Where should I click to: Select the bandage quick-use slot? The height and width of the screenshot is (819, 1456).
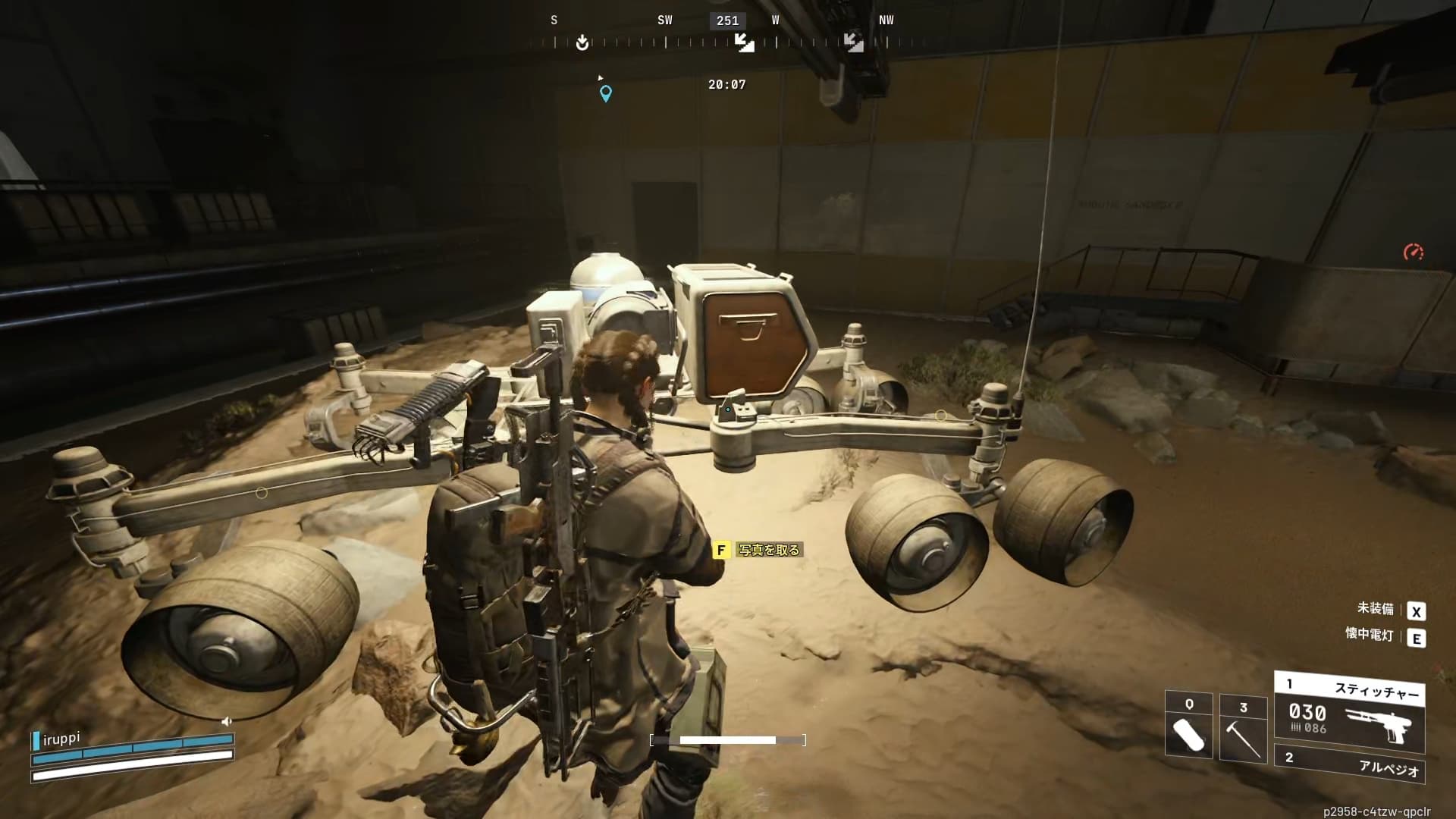(1188, 726)
